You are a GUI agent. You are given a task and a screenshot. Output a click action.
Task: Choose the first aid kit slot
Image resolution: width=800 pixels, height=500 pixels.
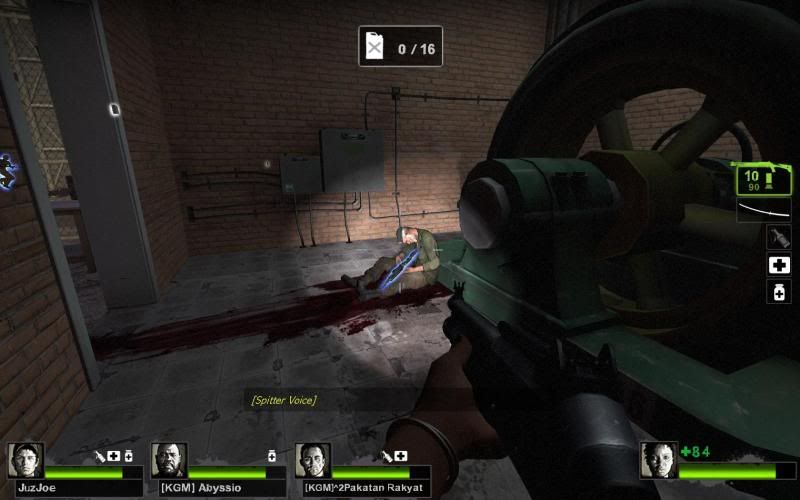pyautogui.click(x=778, y=265)
